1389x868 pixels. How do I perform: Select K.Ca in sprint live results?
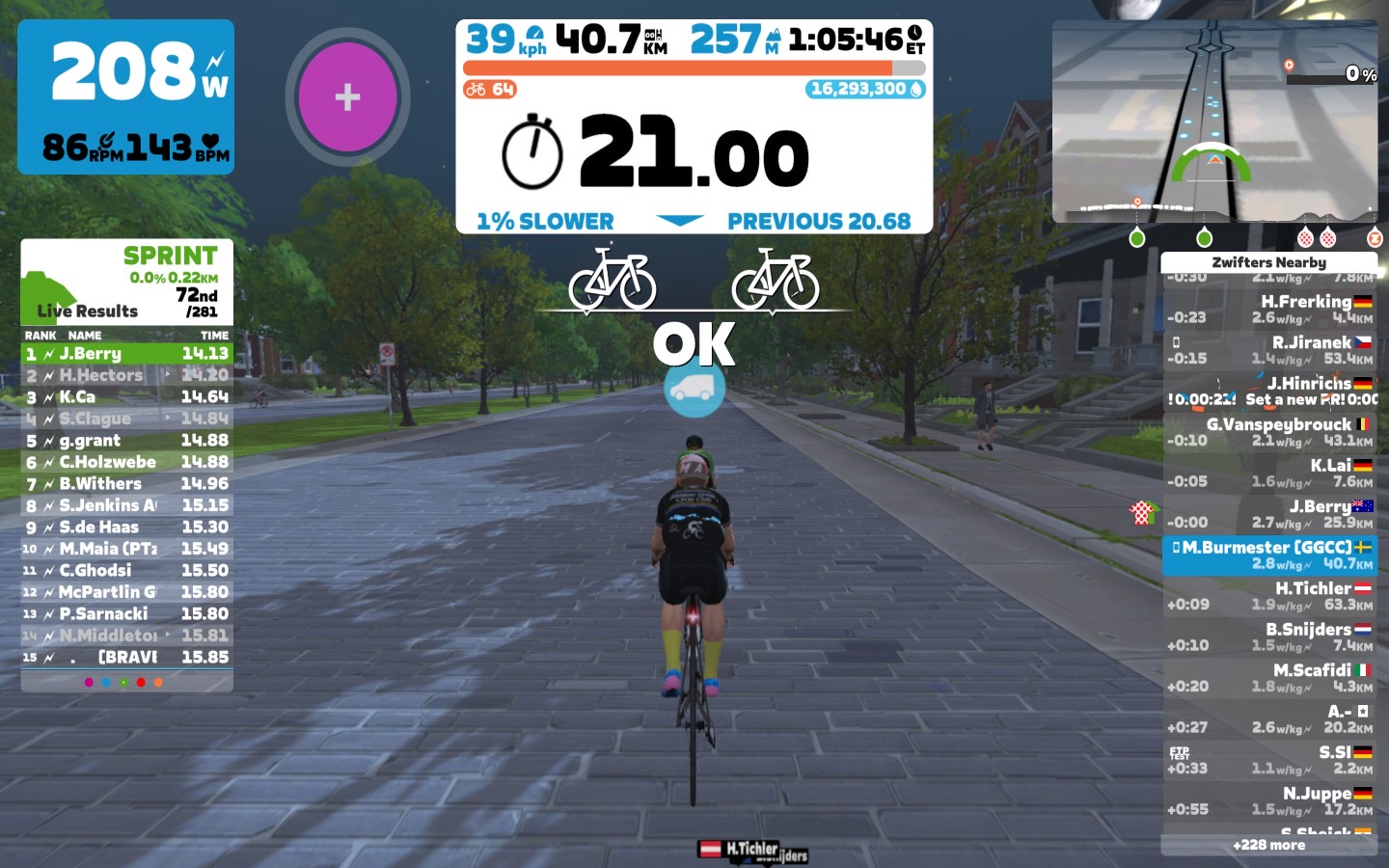126,397
